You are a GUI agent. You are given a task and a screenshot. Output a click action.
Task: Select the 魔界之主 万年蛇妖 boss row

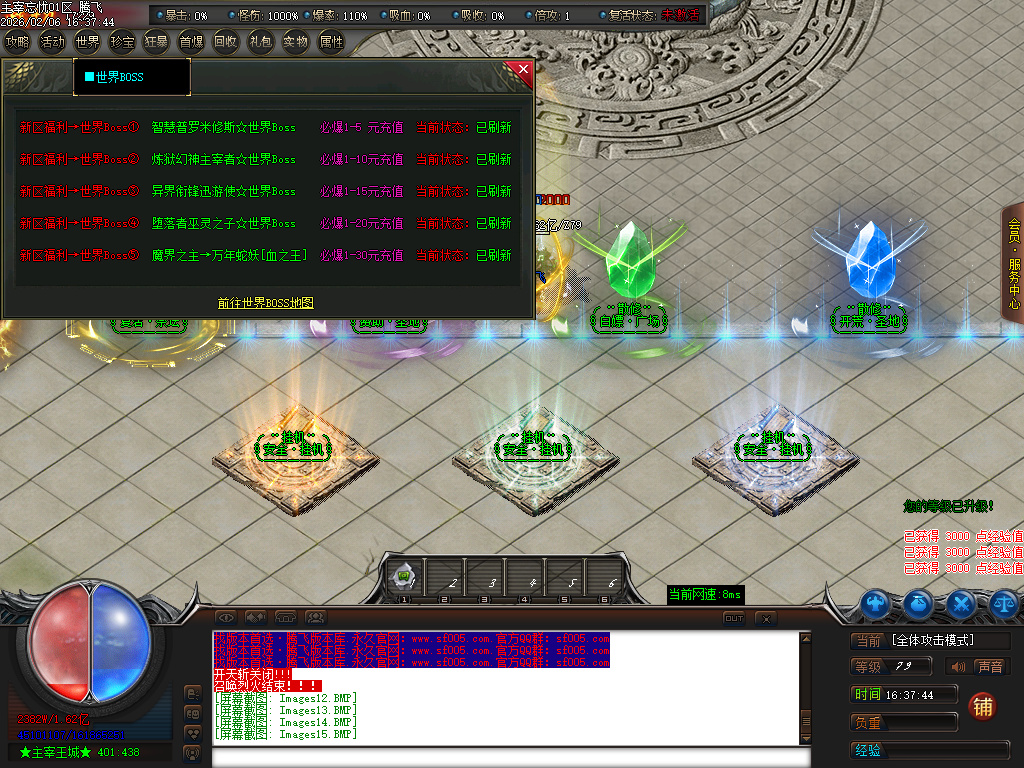point(229,256)
